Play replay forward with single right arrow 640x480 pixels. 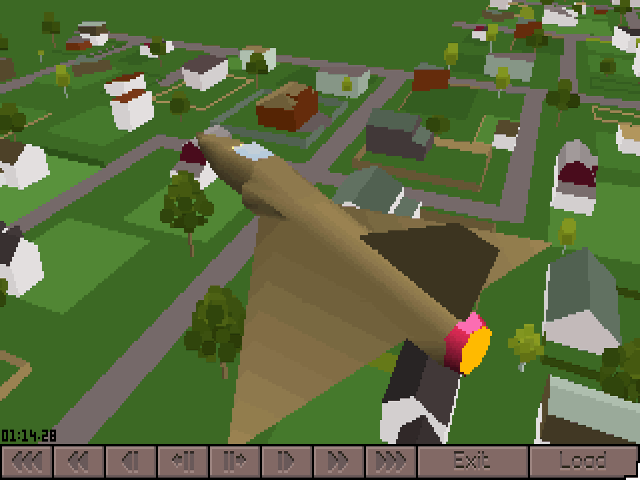[x=286, y=461]
